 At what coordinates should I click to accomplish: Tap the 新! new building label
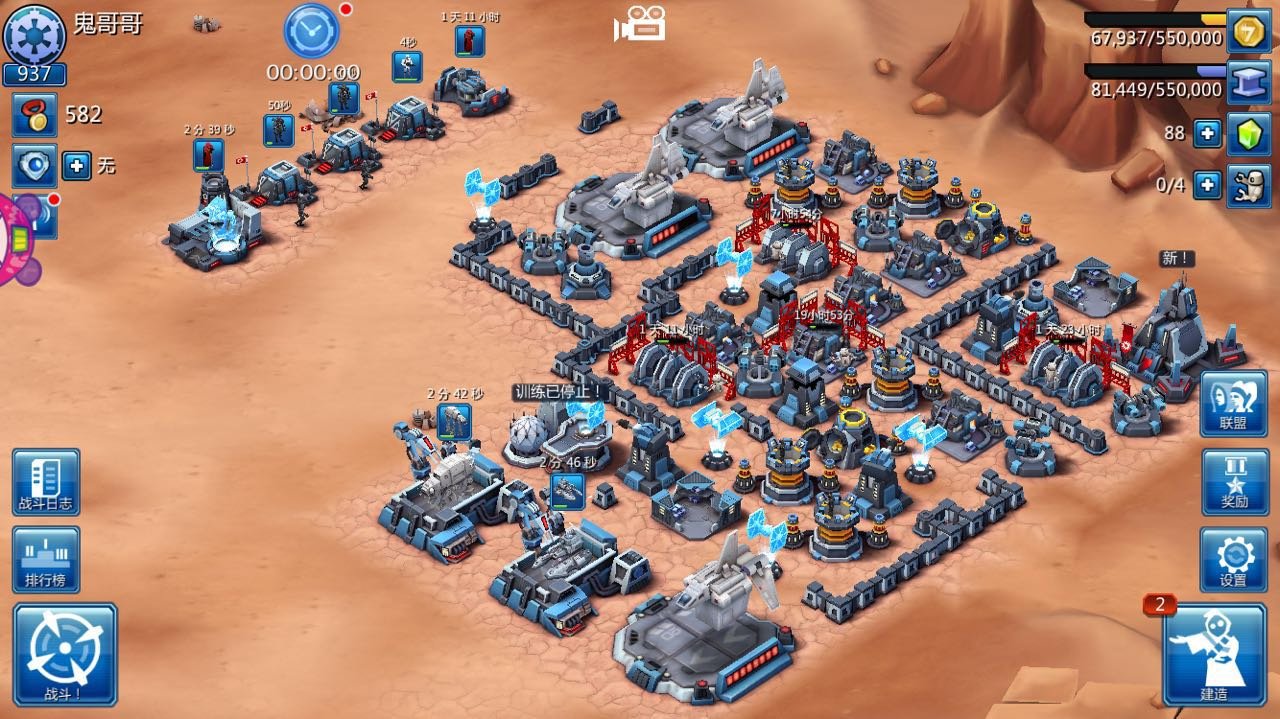click(x=1177, y=258)
